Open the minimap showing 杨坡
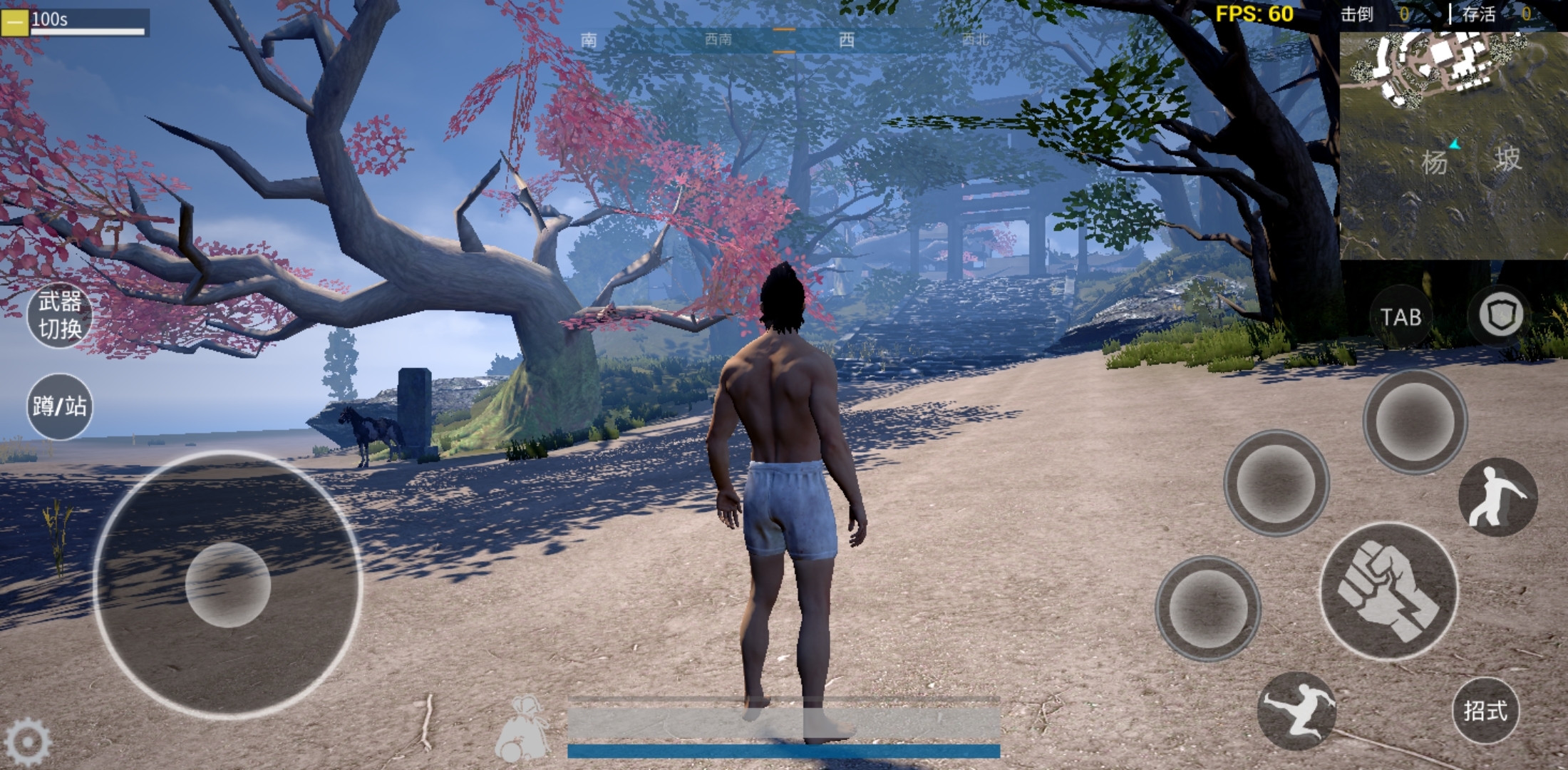 1453,143
